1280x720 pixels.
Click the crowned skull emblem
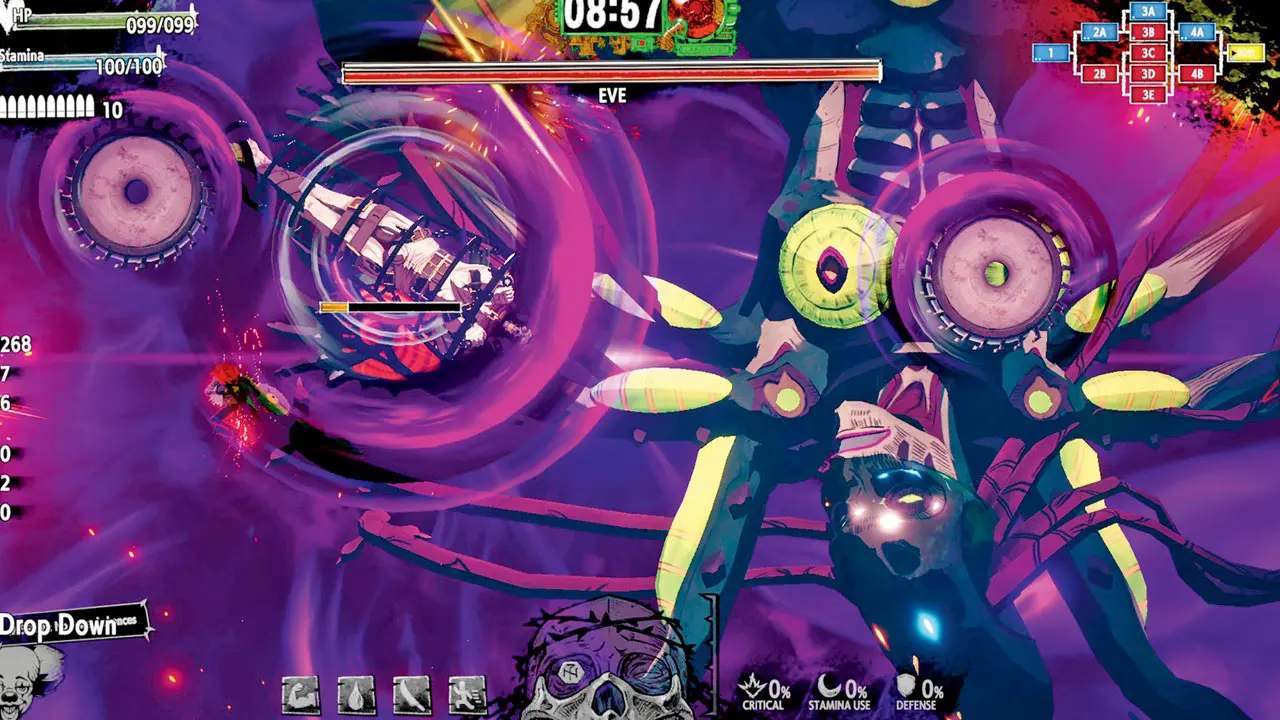point(608,665)
